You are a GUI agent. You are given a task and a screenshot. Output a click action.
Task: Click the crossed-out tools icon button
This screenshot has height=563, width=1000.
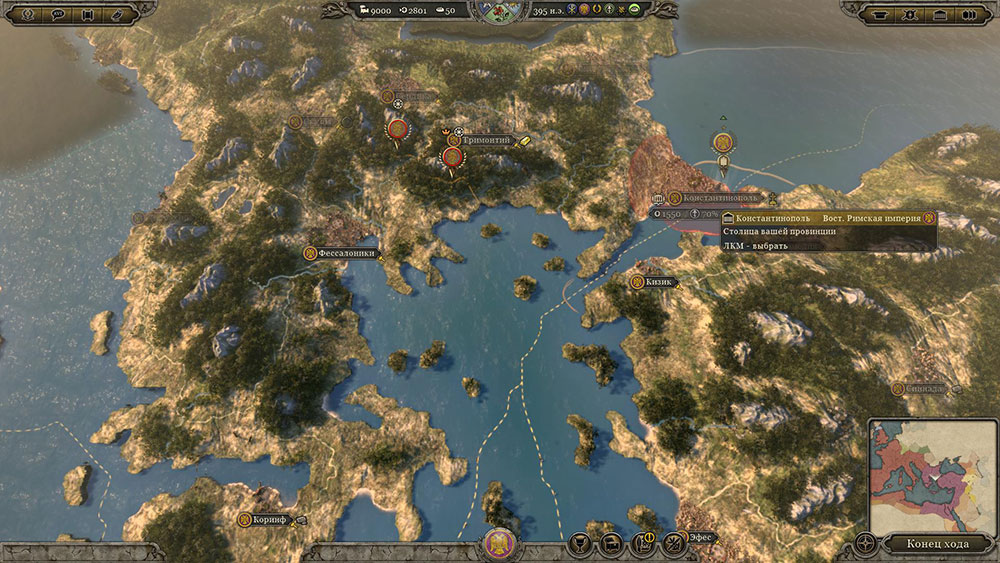674,543
